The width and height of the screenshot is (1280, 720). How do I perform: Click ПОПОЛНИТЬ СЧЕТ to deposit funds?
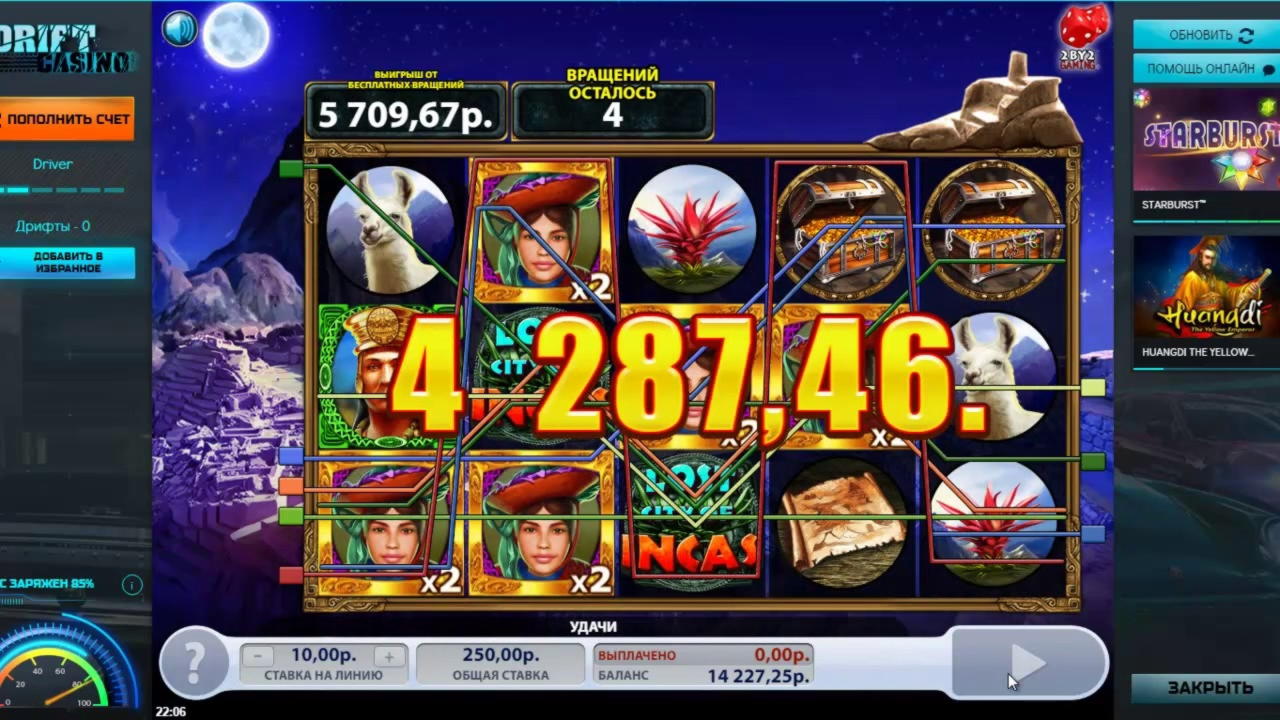(65, 118)
